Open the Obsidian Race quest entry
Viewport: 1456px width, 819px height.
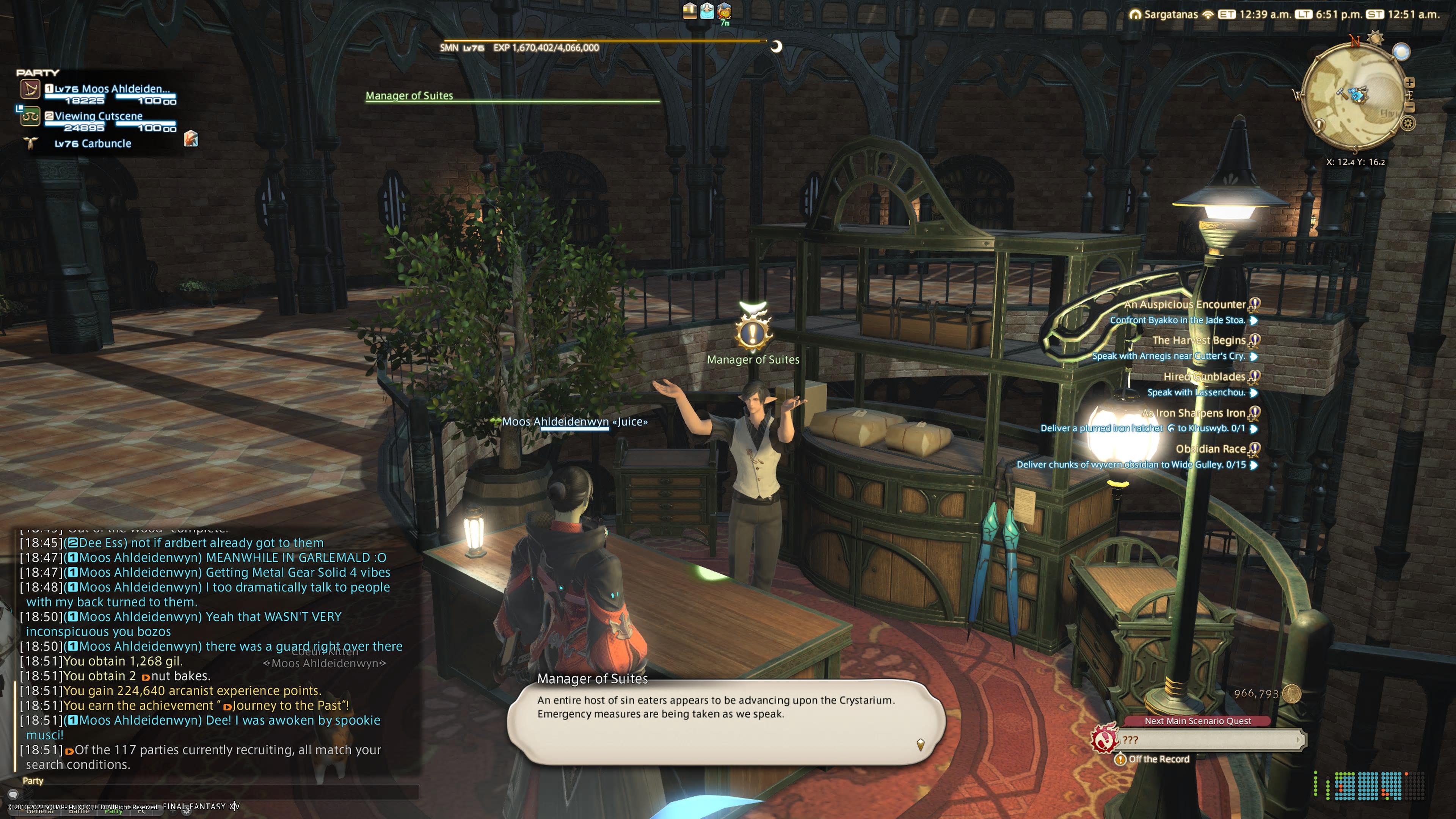click(1210, 449)
